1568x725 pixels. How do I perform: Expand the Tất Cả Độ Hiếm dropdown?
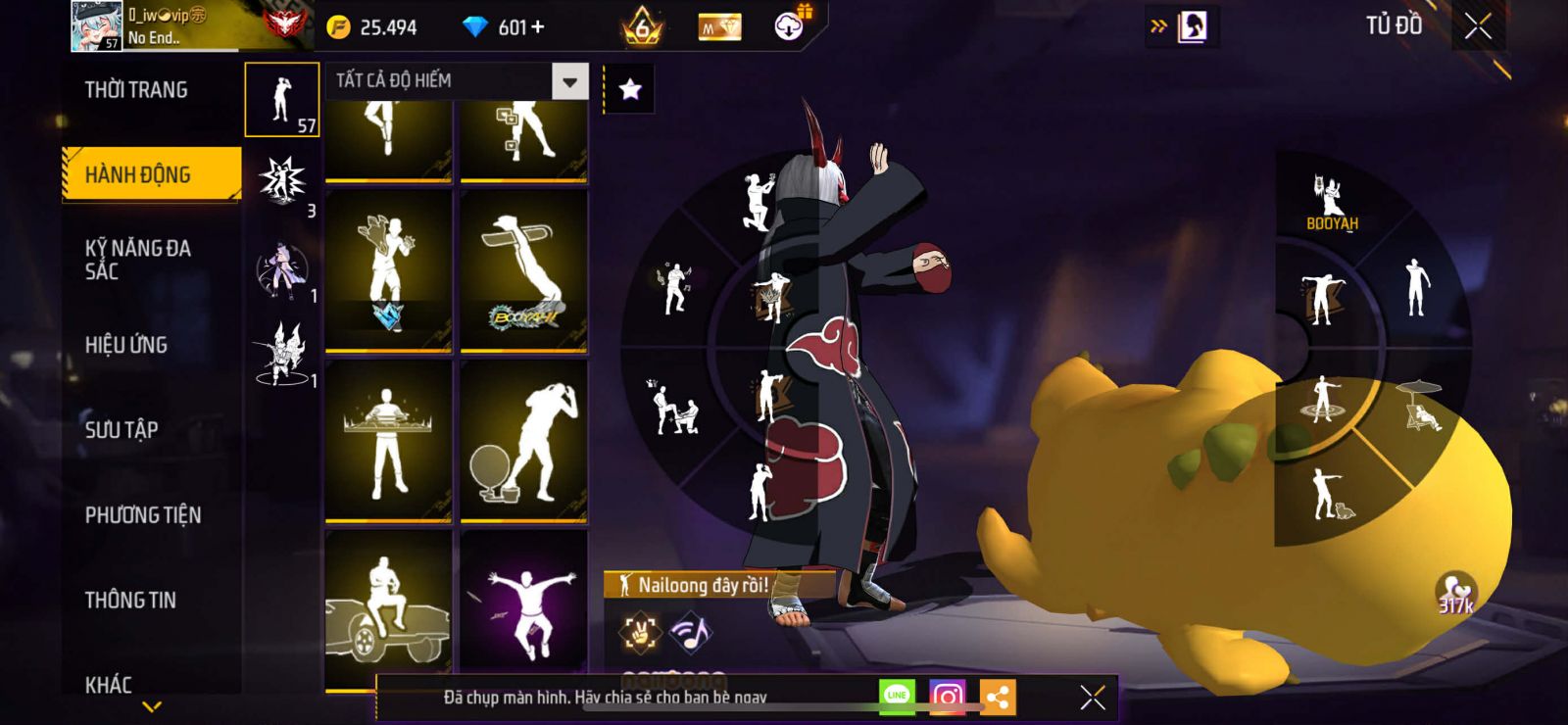click(569, 80)
